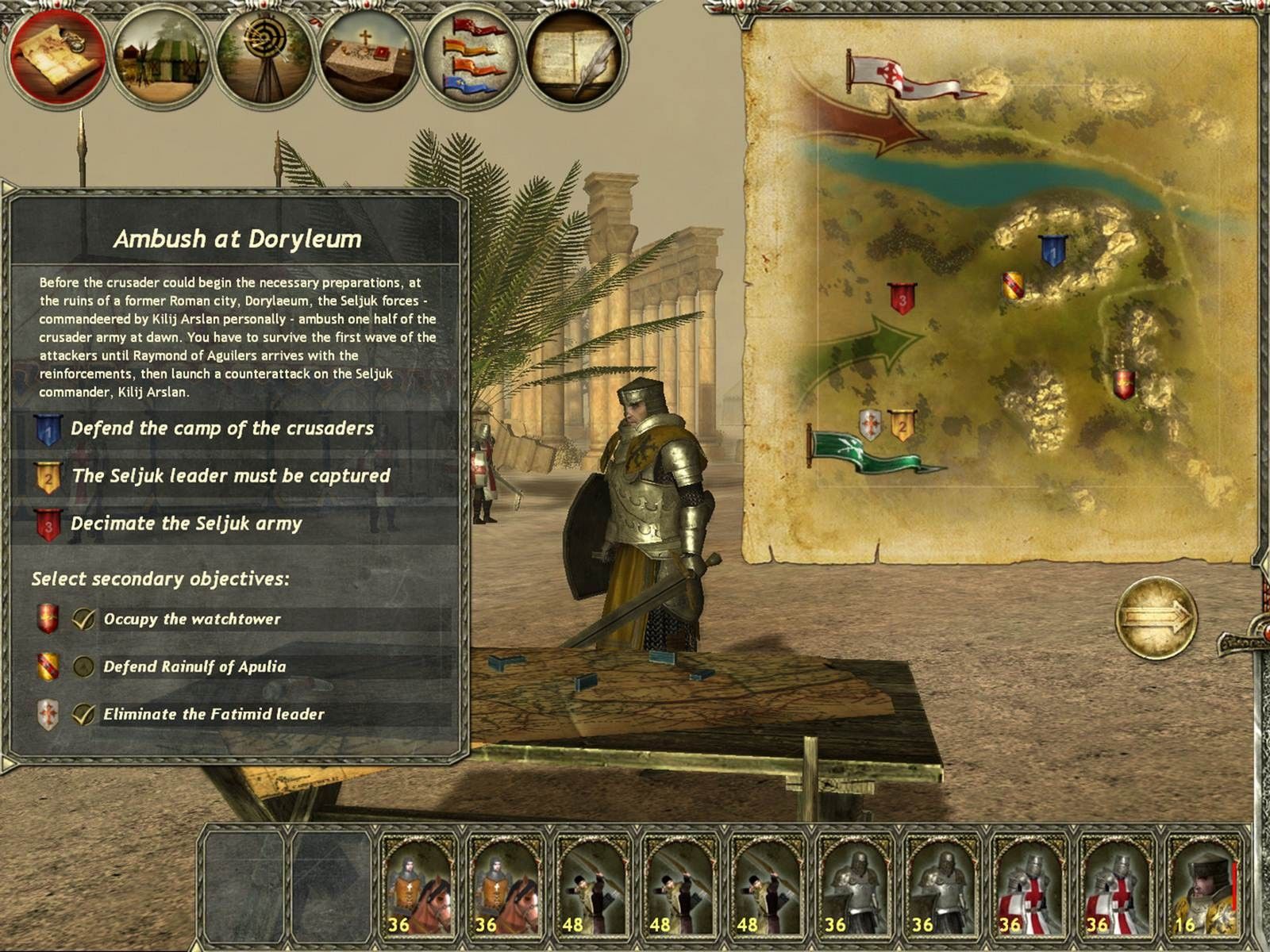This screenshot has height=952, width=1270.
Task: Click the blue marker 1 on the map
Action: click(1053, 251)
